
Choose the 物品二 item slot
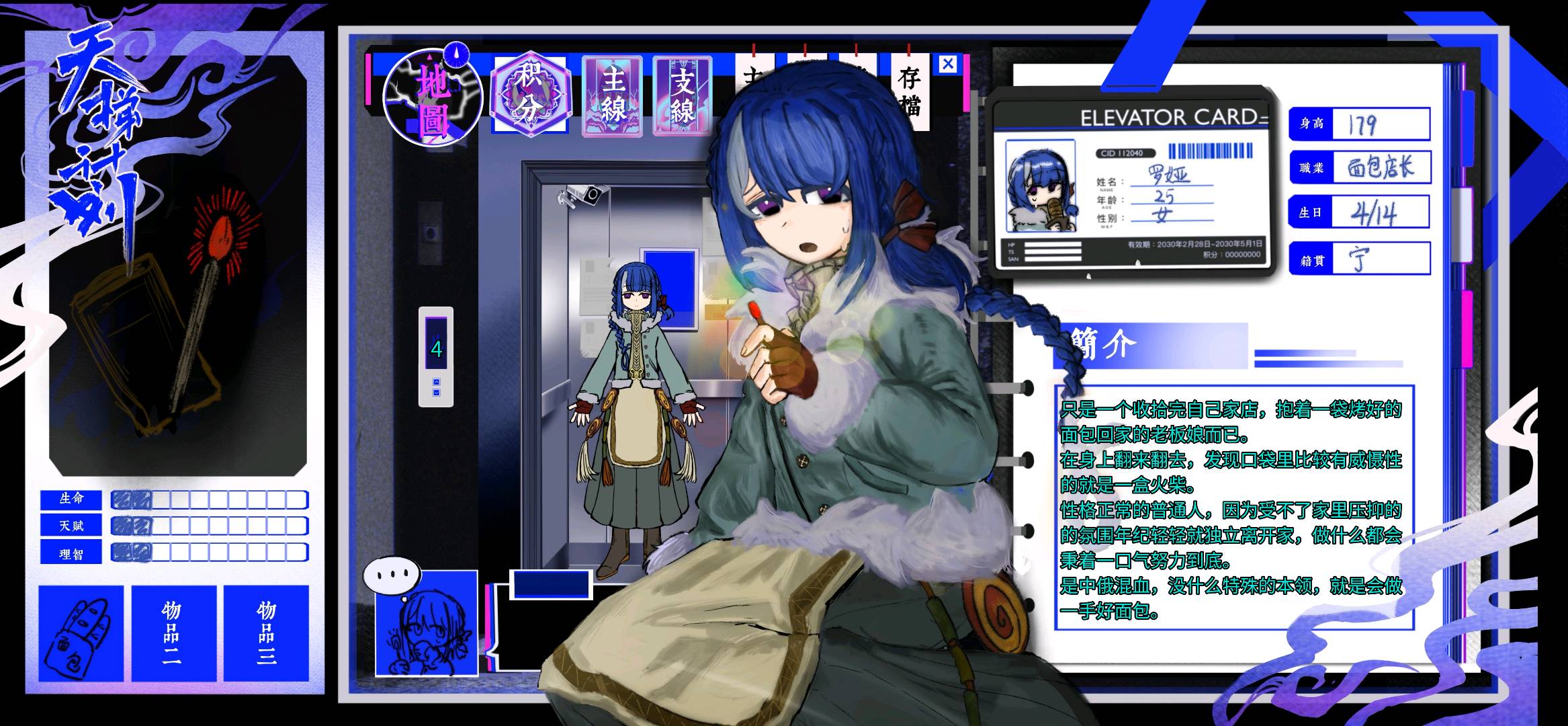pyautogui.click(x=173, y=633)
